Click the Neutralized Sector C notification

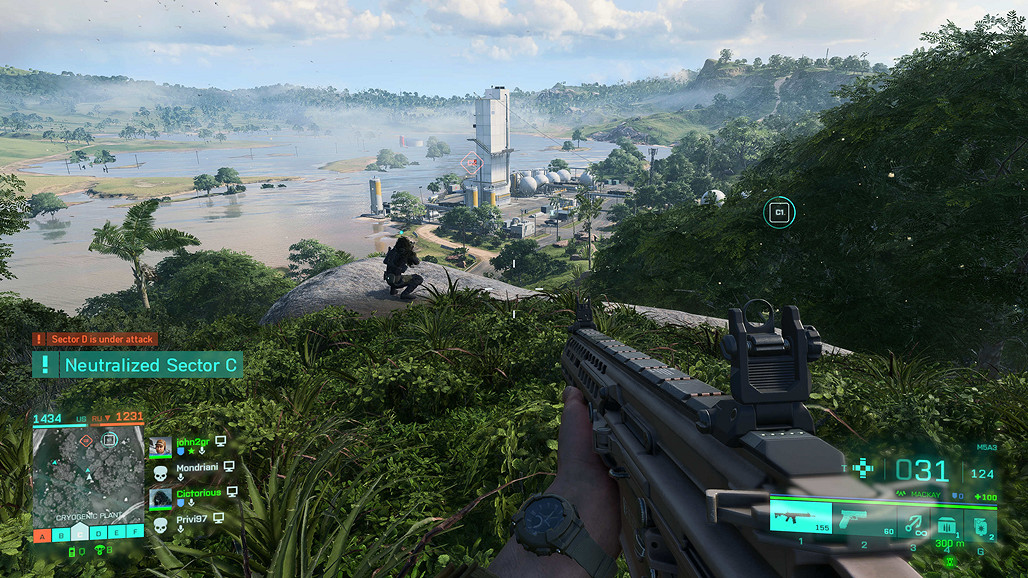[138, 365]
